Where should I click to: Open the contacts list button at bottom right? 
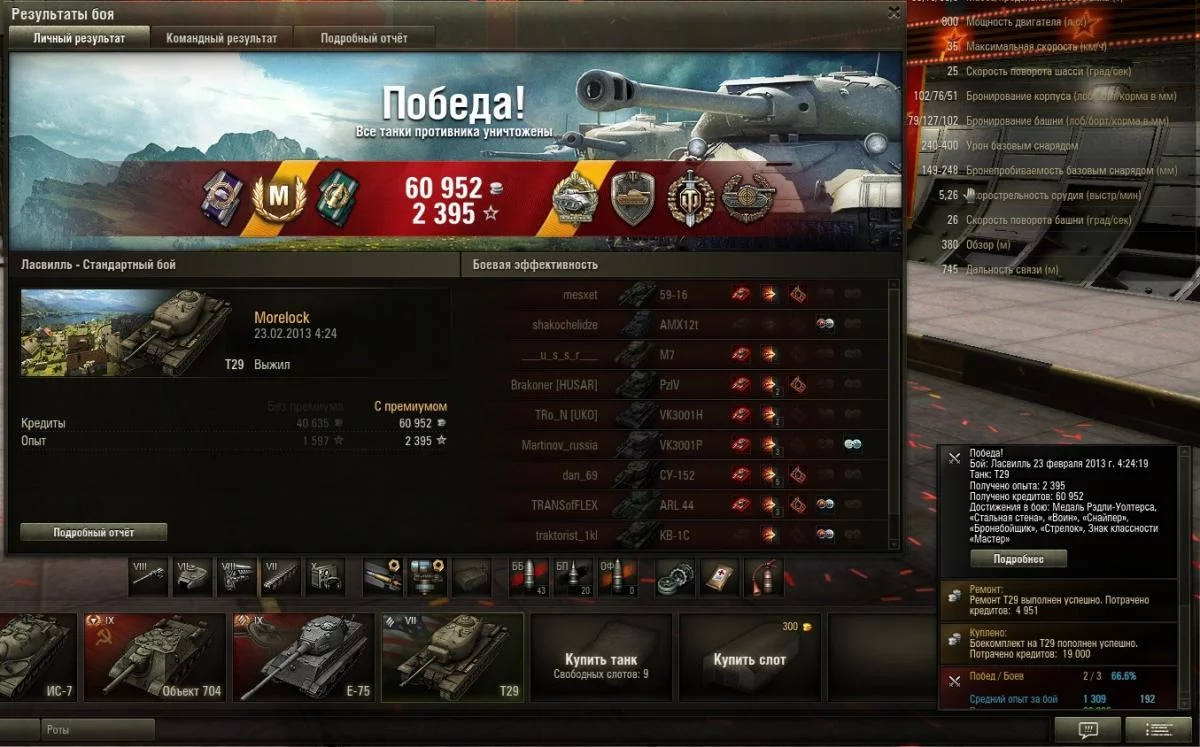(x=1158, y=731)
